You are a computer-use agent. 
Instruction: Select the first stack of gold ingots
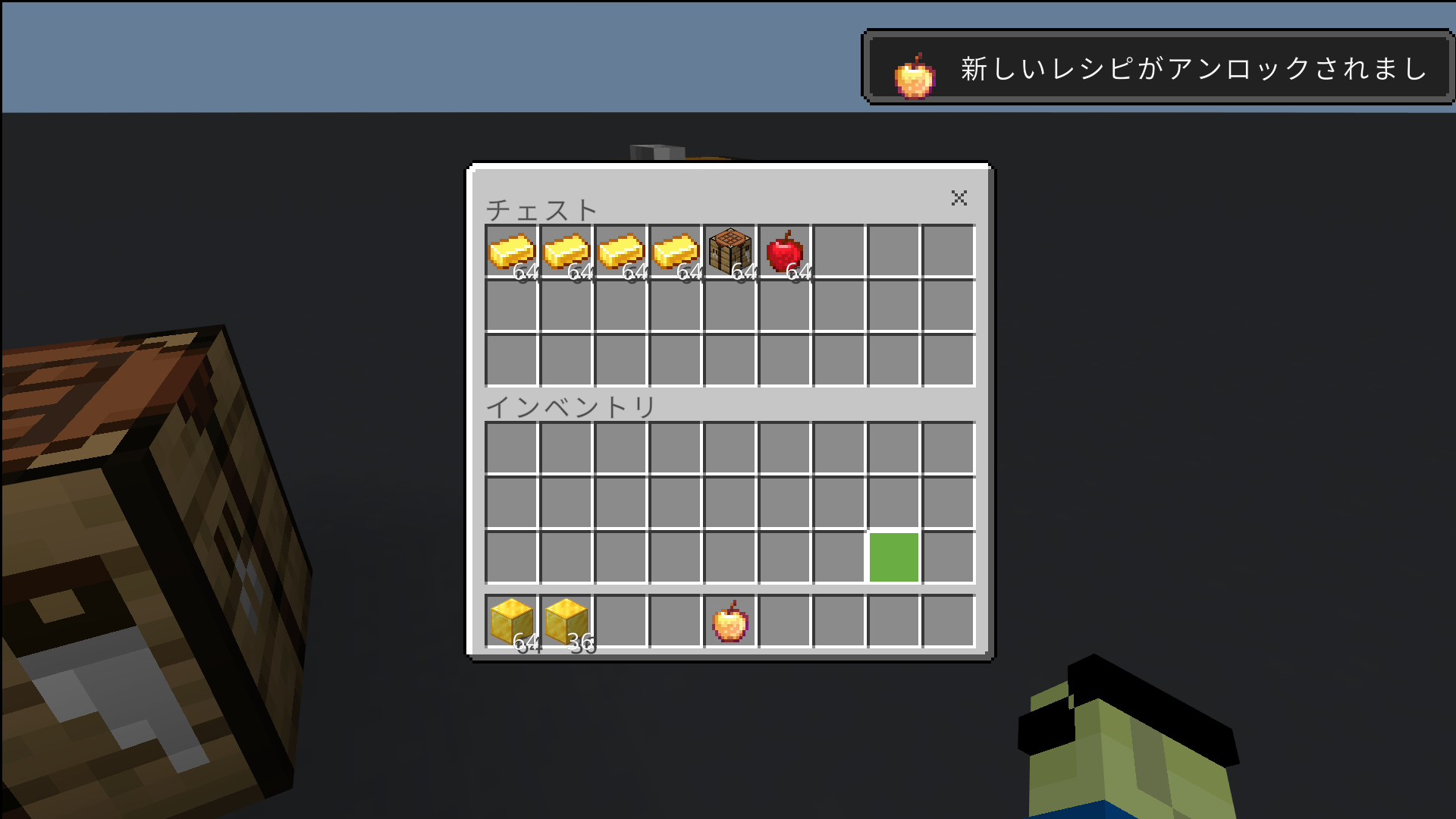[512, 250]
